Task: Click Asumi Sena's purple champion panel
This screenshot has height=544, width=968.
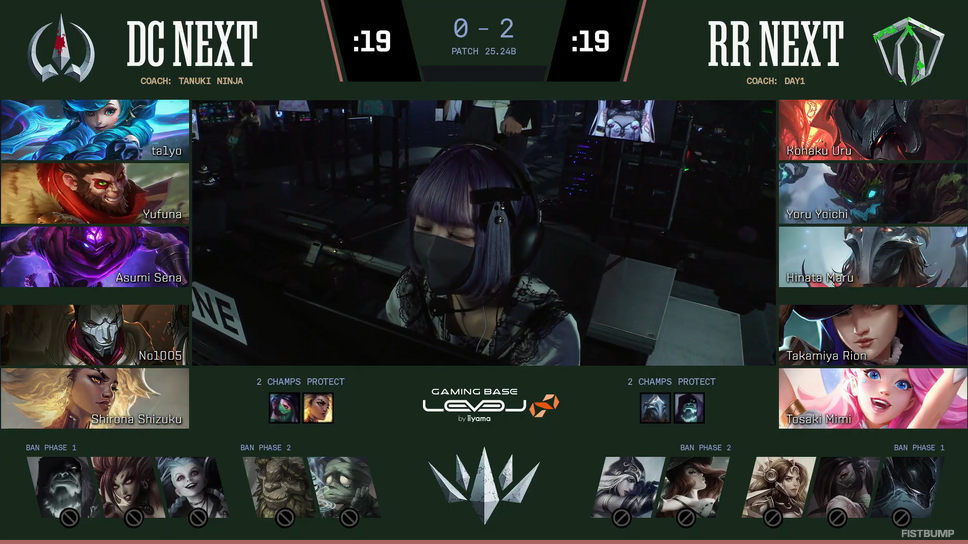Action: pyautogui.click(x=95, y=257)
